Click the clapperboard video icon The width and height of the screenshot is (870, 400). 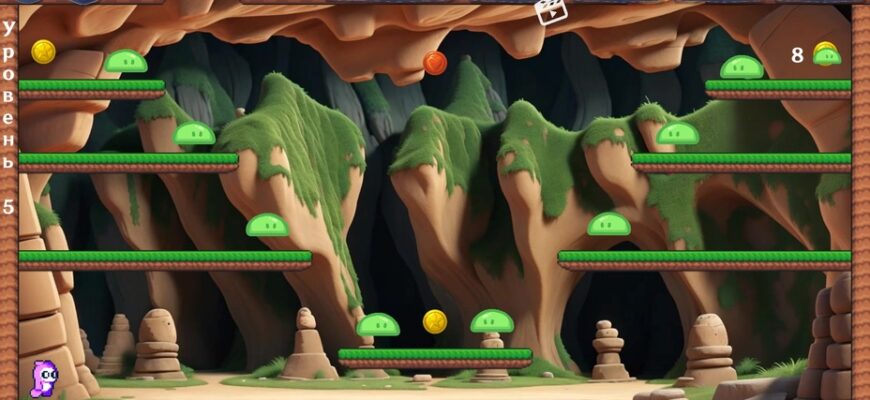pyautogui.click(x=550, y=11)
